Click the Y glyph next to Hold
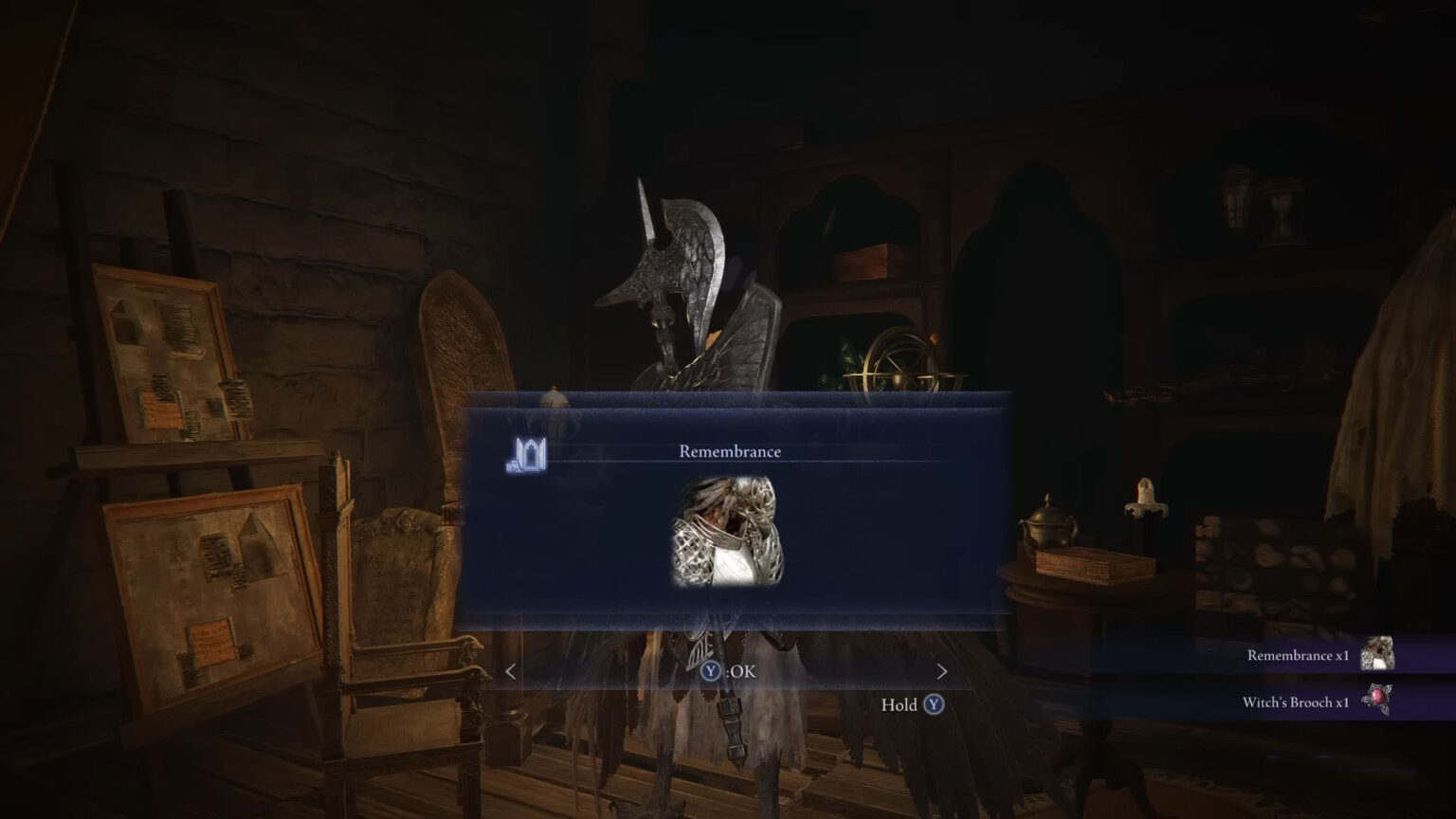1456x819 pixels. 933,706
